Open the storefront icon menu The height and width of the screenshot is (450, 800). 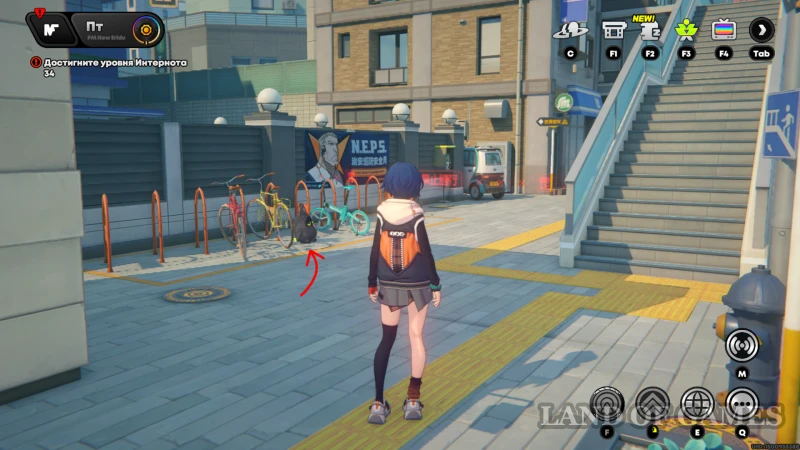pyautogui.click(x=614, y=30)
